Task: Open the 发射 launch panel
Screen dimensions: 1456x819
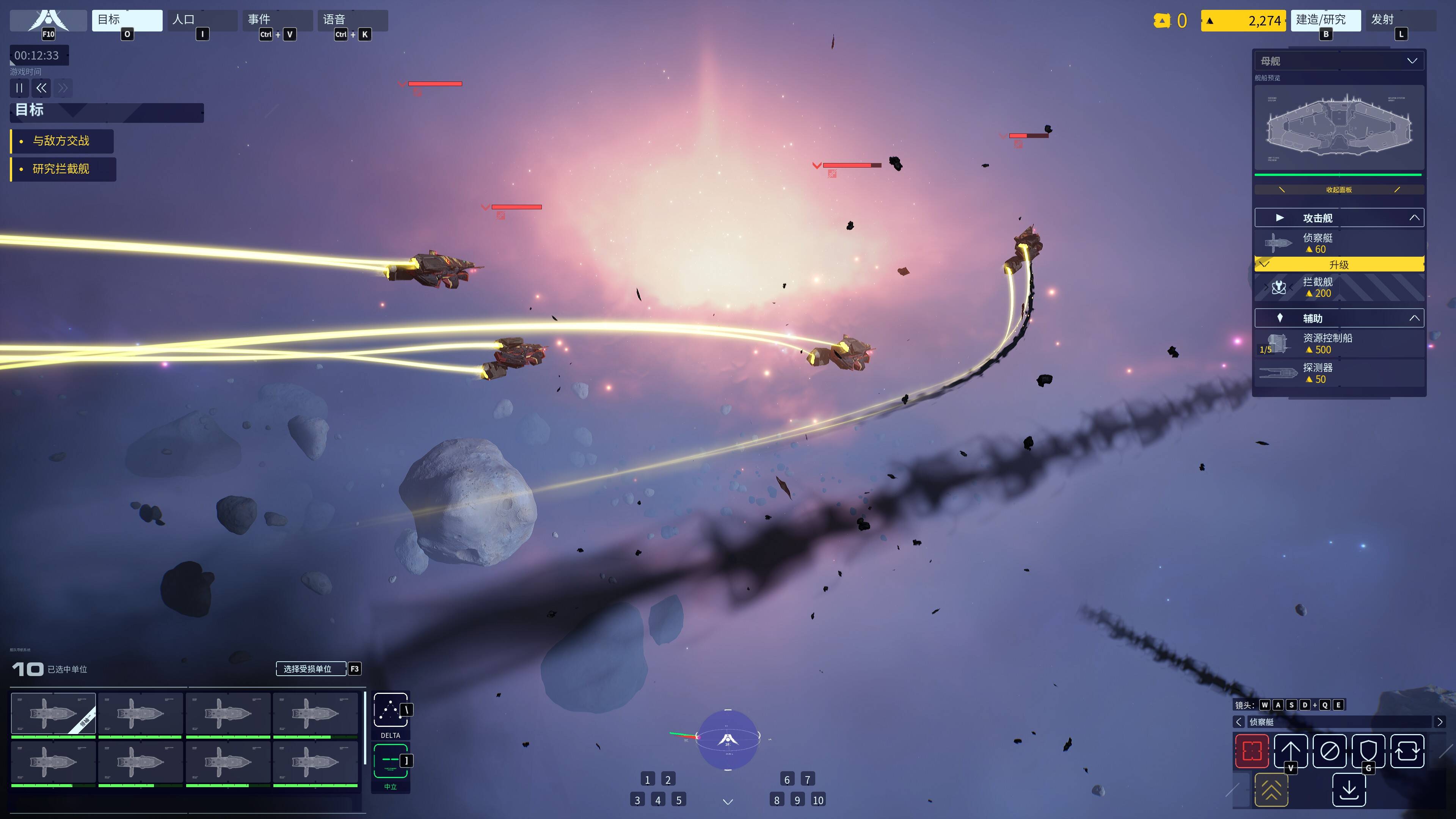Action: [x=1400, y=20]
